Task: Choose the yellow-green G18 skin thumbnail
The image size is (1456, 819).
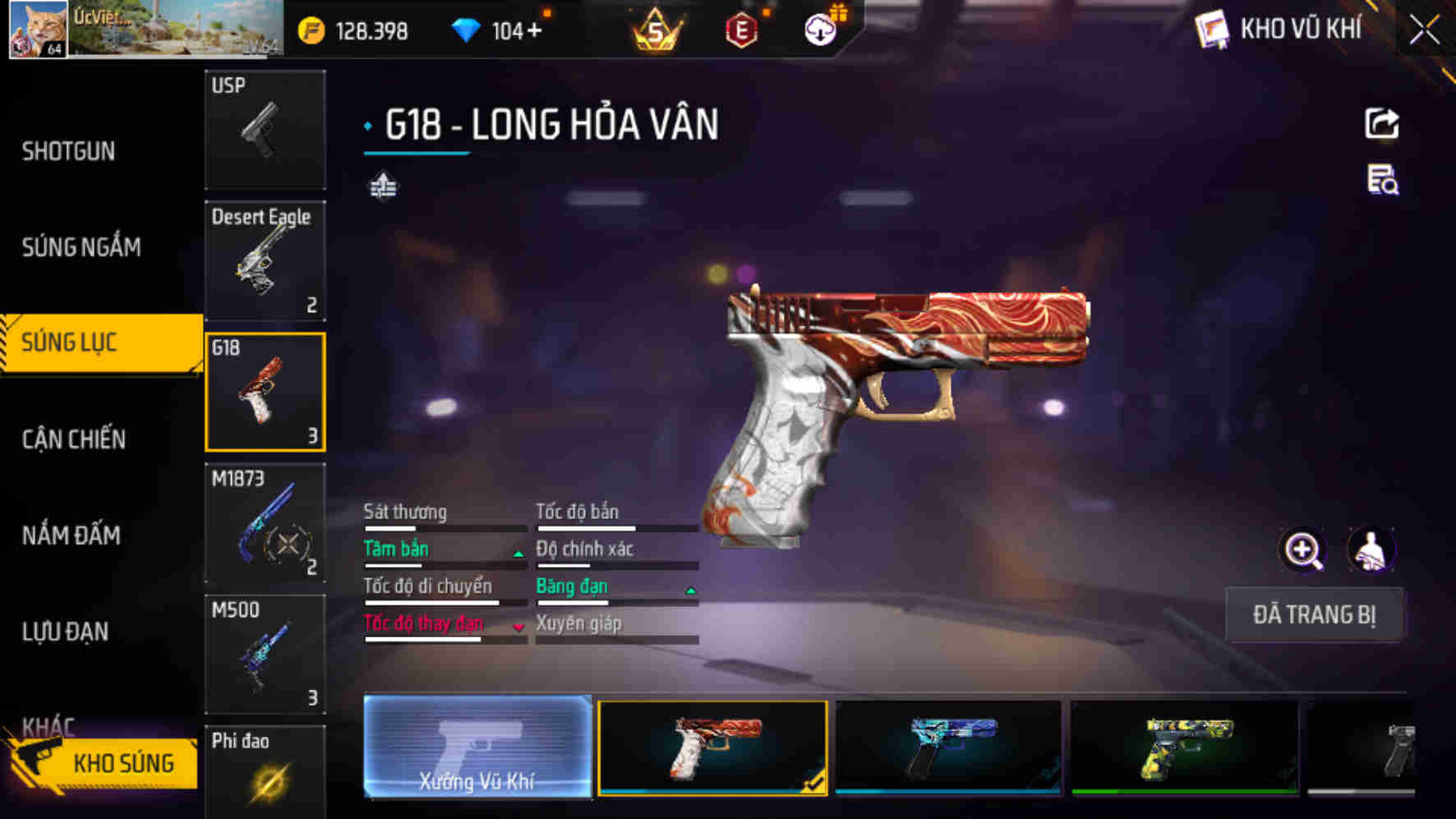Action: tap(1185, 747)
